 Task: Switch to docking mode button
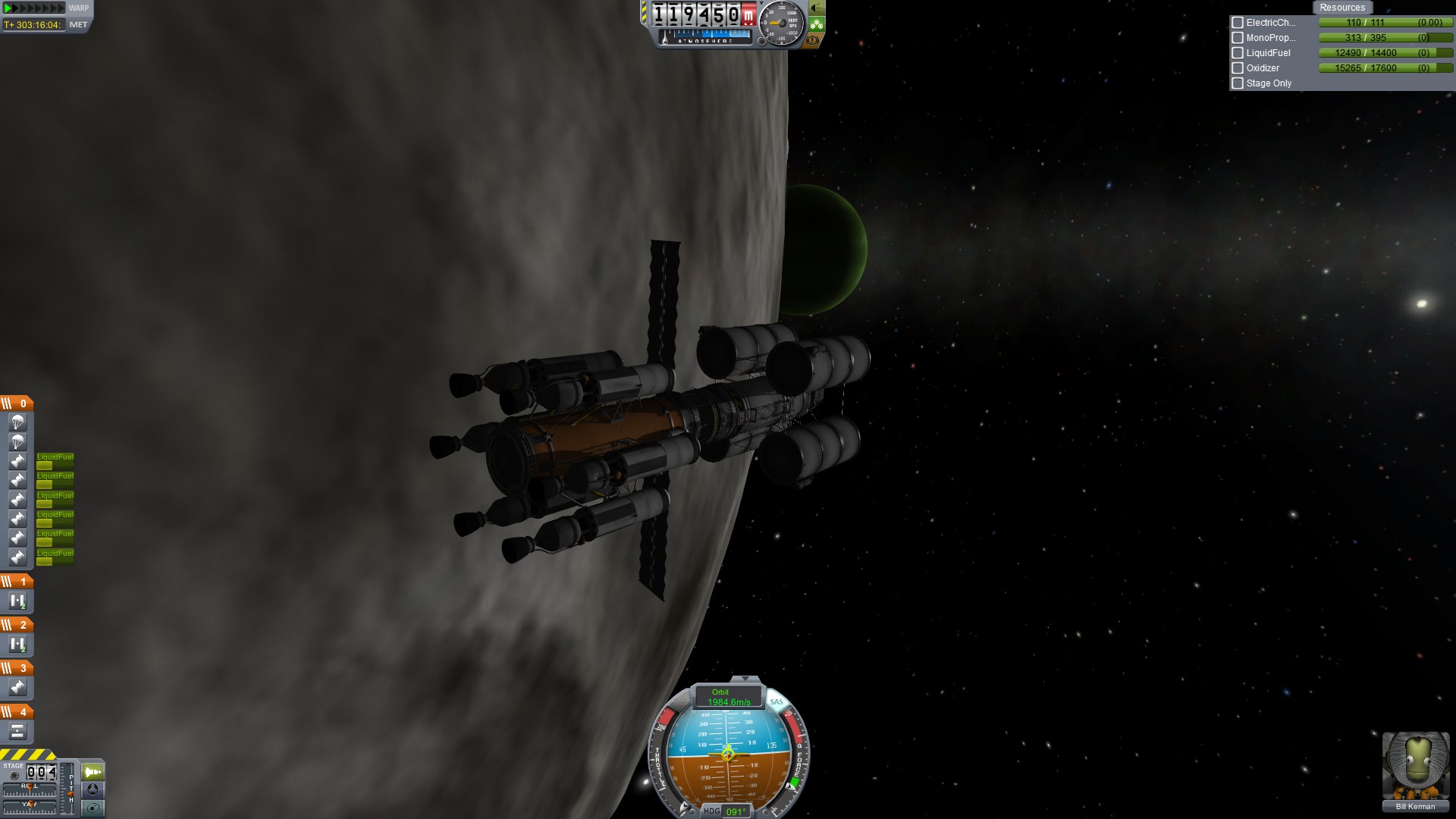pos(93,789)
